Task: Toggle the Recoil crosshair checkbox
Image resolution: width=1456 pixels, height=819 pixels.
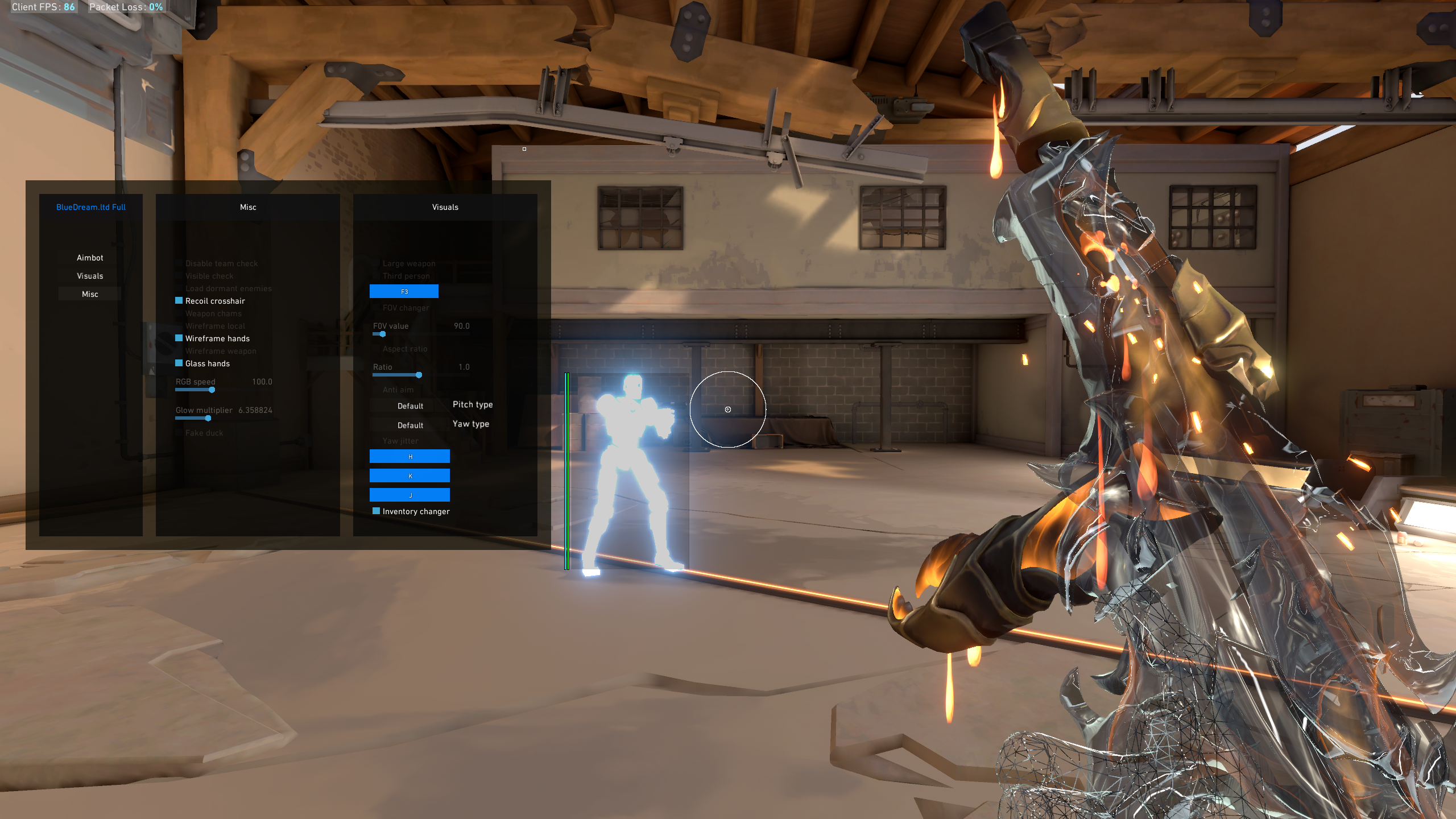Action: tap(179, 301)
